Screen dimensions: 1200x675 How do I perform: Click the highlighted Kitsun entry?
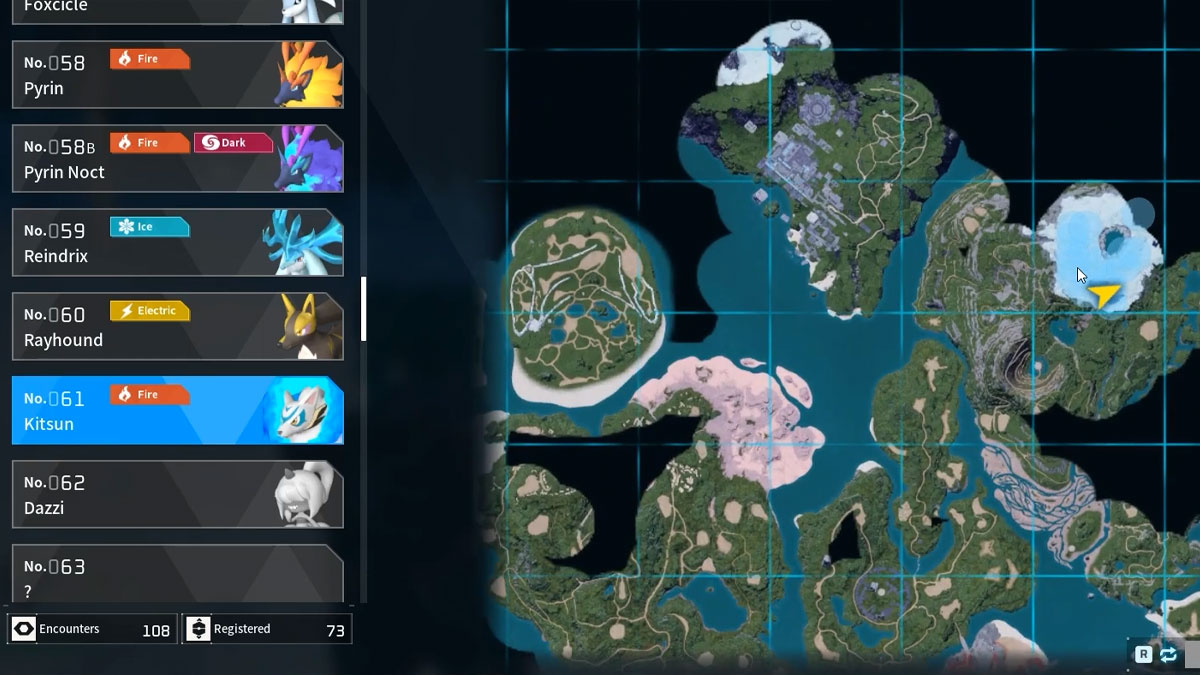tap(177, 411)
